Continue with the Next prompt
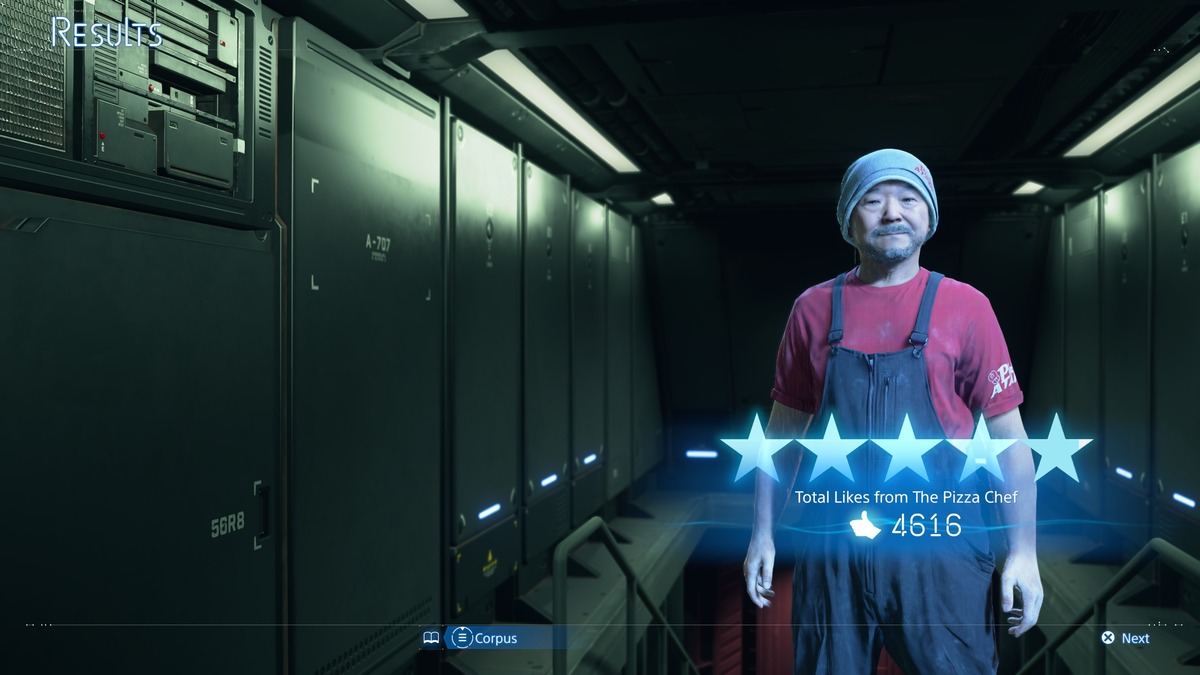Image resolution: width=1200 pixels, height=675 pixels. 1125,638
